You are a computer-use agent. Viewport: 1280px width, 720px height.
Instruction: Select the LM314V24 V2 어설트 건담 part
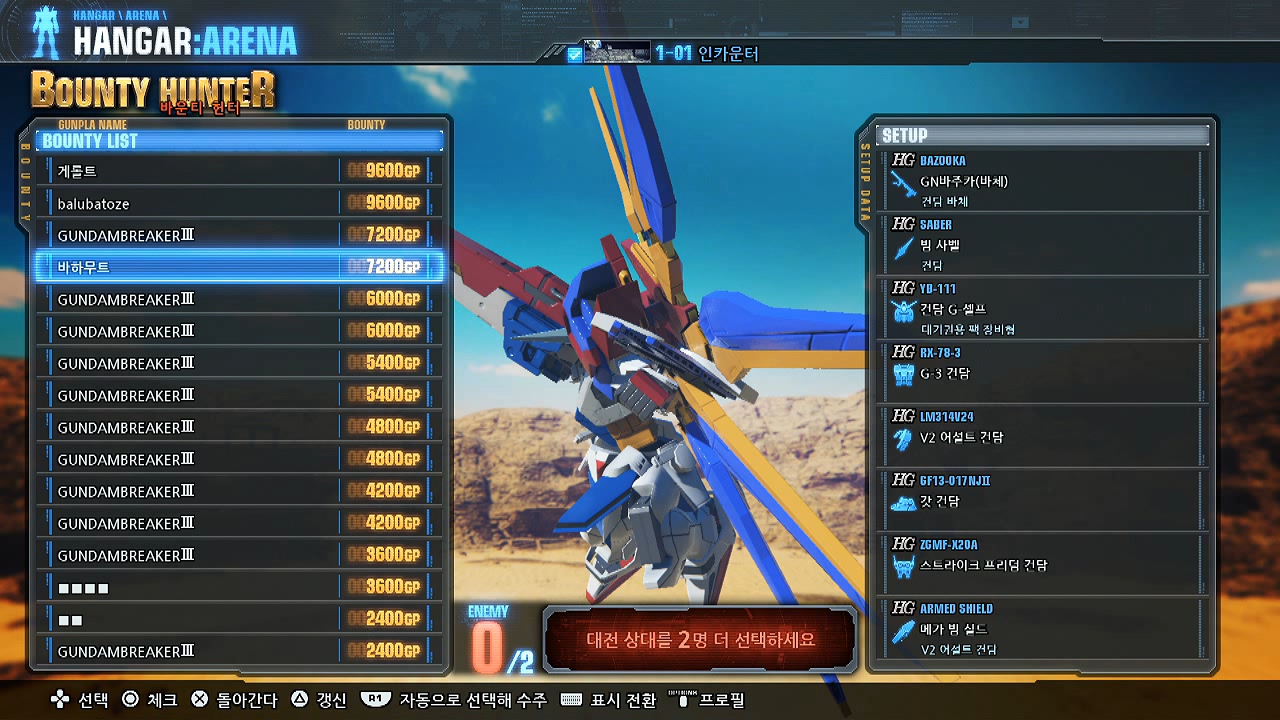pos(1043,437)
